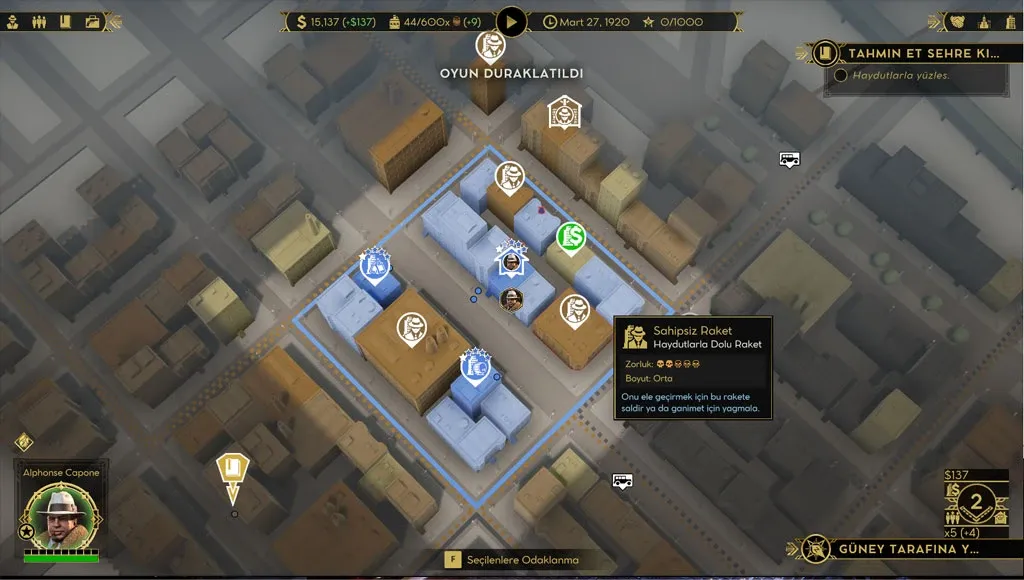The width and height of the screenshot is (1024, 580).
Task: Click the small diamond icon above Capone's portrait
Action: (24, 442)
